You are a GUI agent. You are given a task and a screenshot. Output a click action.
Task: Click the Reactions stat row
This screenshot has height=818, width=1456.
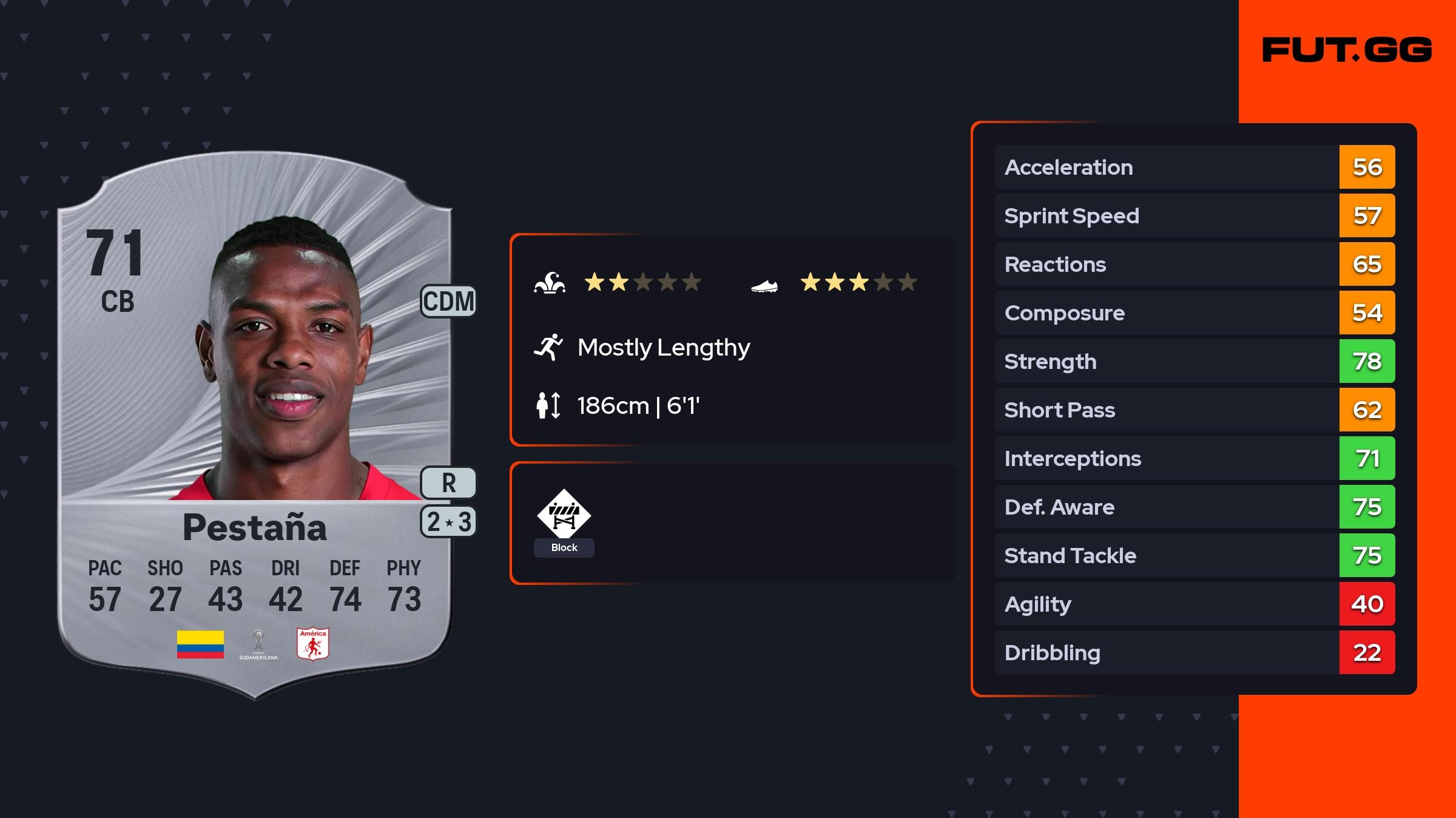1194,264
